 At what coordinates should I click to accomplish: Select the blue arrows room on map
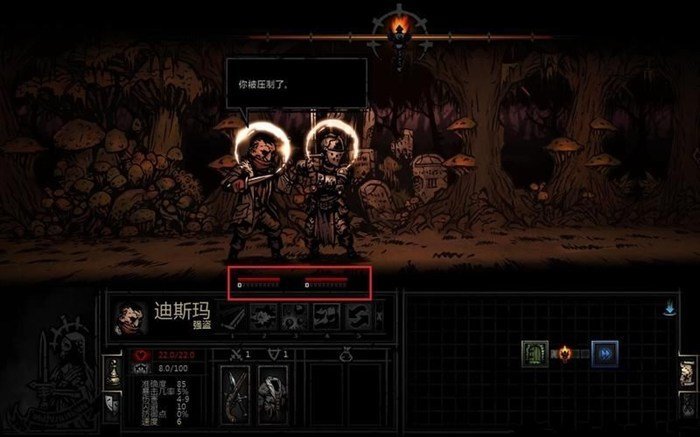[x=604, y=354]
